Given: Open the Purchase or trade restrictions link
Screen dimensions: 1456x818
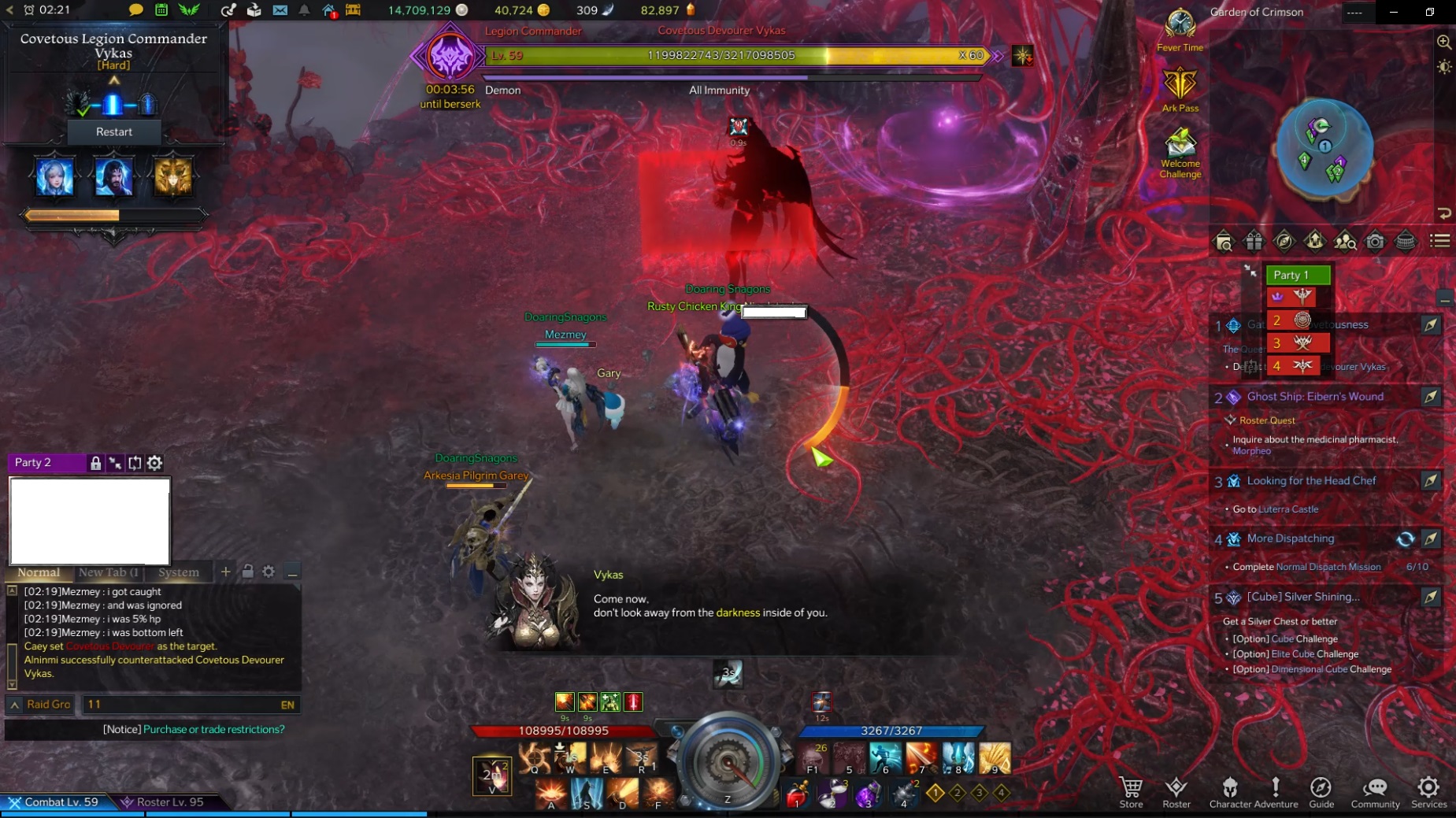Looking at the screenshot, I should click(213, 729).
